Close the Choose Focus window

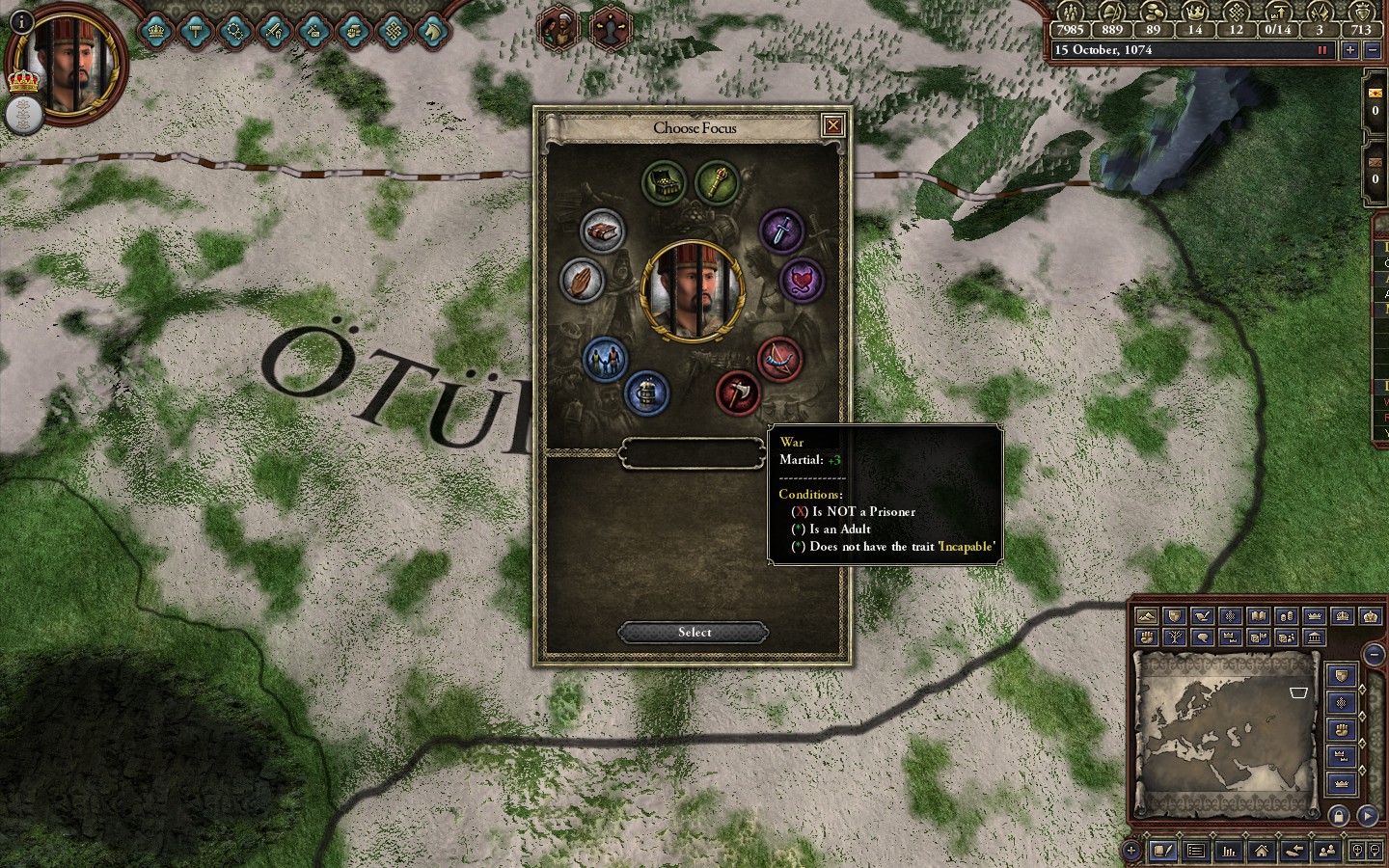832,125
